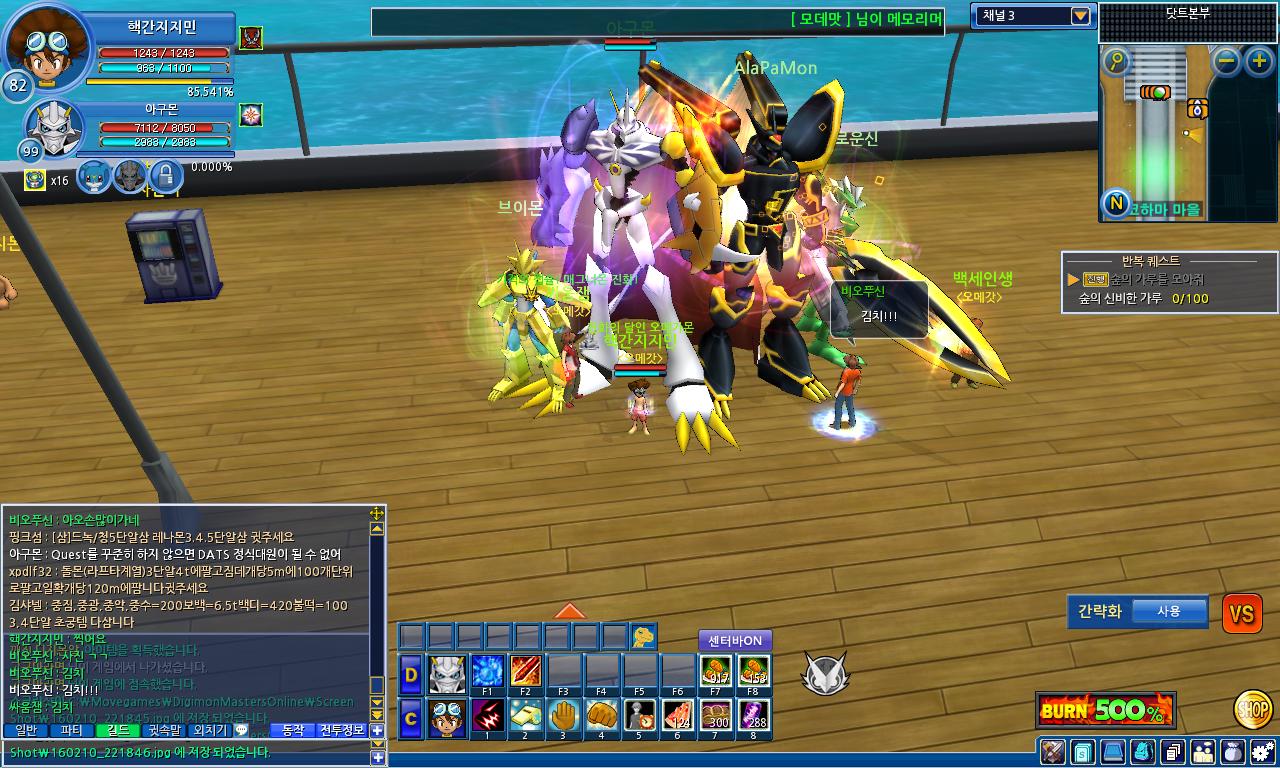Toggle the 센터바ON center bar button
Image resolution: width=1280 pixels, height=768 pixels.
click(735, 640)
